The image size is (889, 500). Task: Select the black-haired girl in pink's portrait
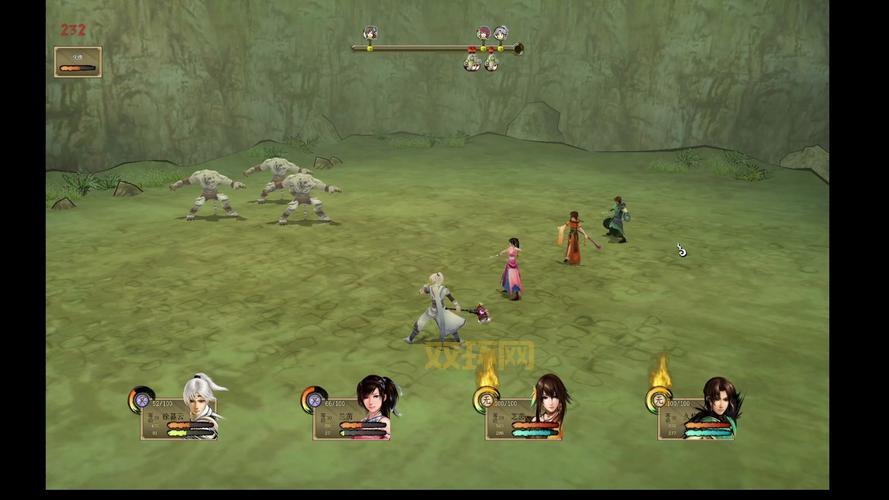[374, 406]
